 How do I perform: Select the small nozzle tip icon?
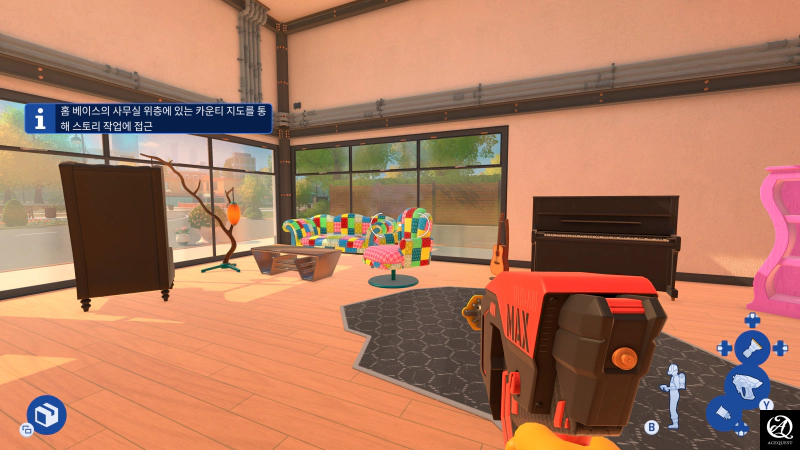[x=723, y=413]
